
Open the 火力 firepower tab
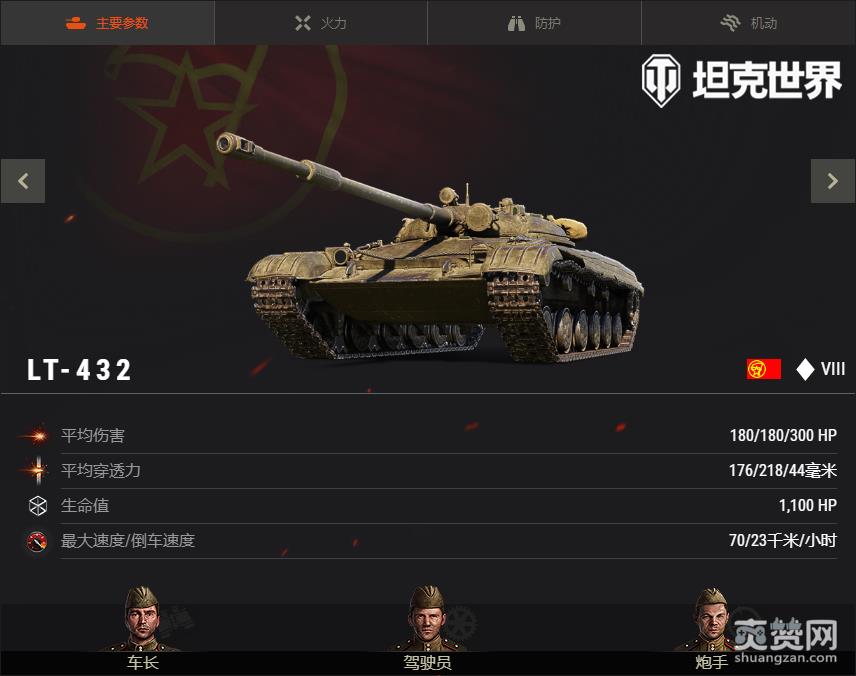[321, 23]
